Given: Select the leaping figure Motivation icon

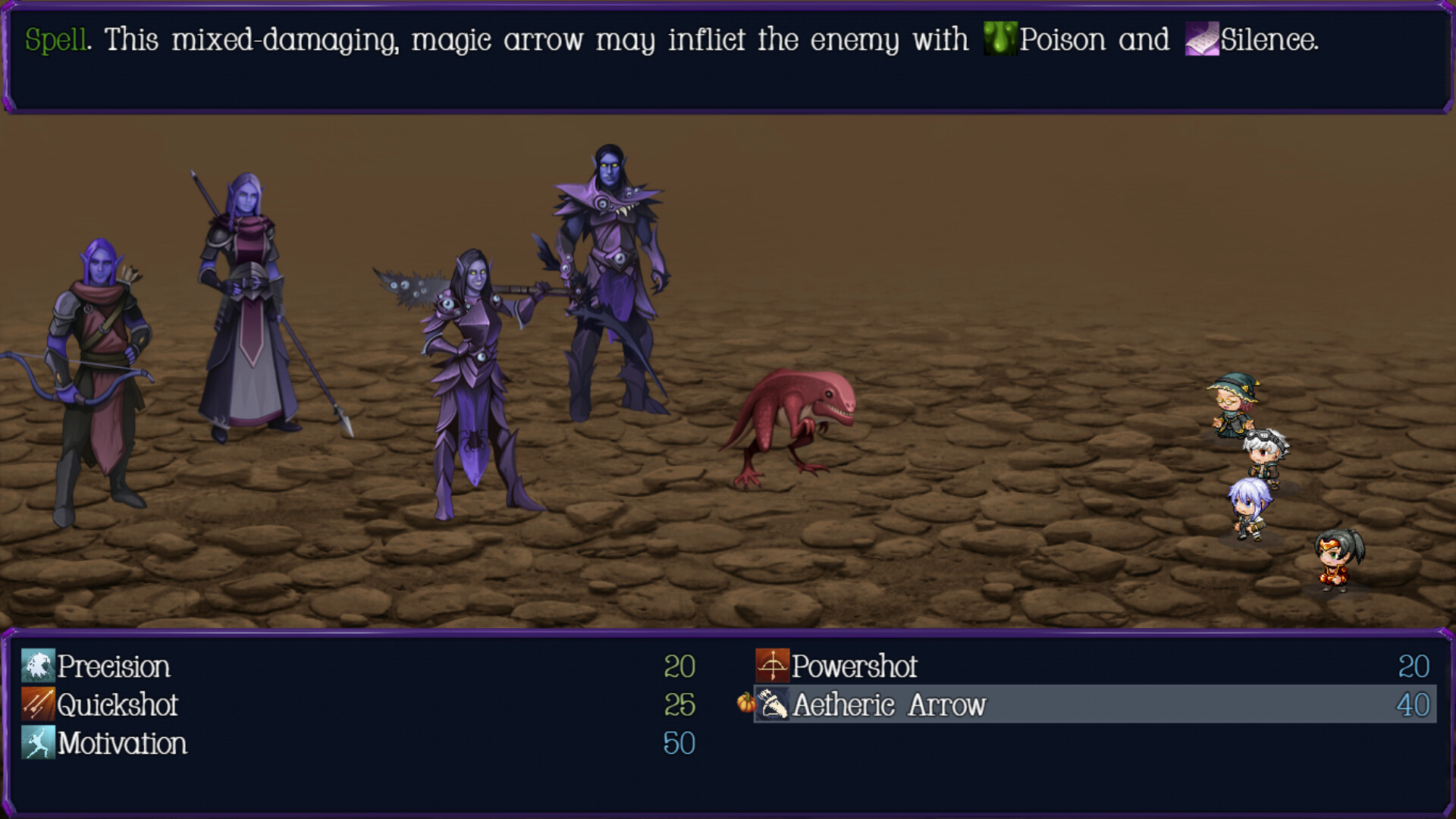Looking at the screenshot, I should tap(37, 744).
